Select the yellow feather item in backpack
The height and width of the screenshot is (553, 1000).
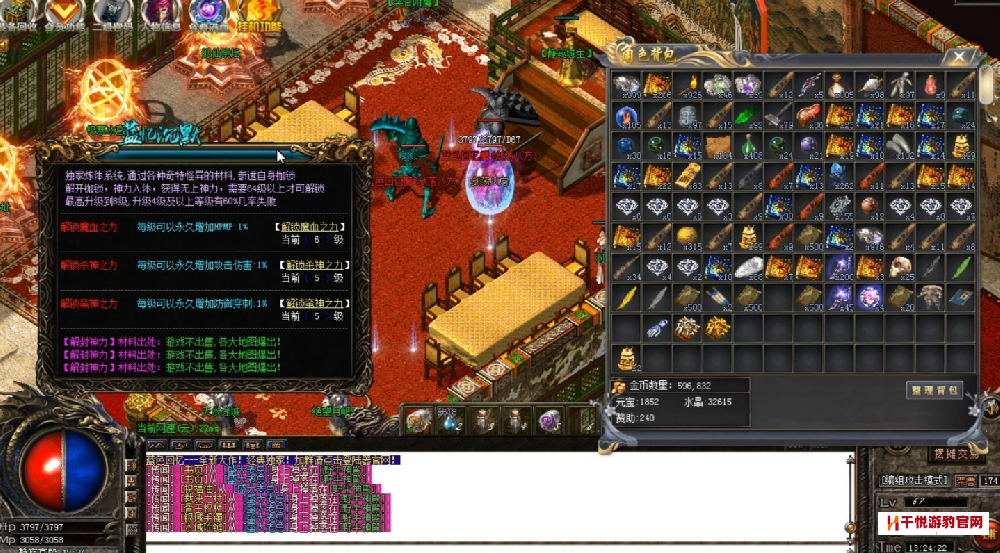pyautogui.click(x=626, y=297)
